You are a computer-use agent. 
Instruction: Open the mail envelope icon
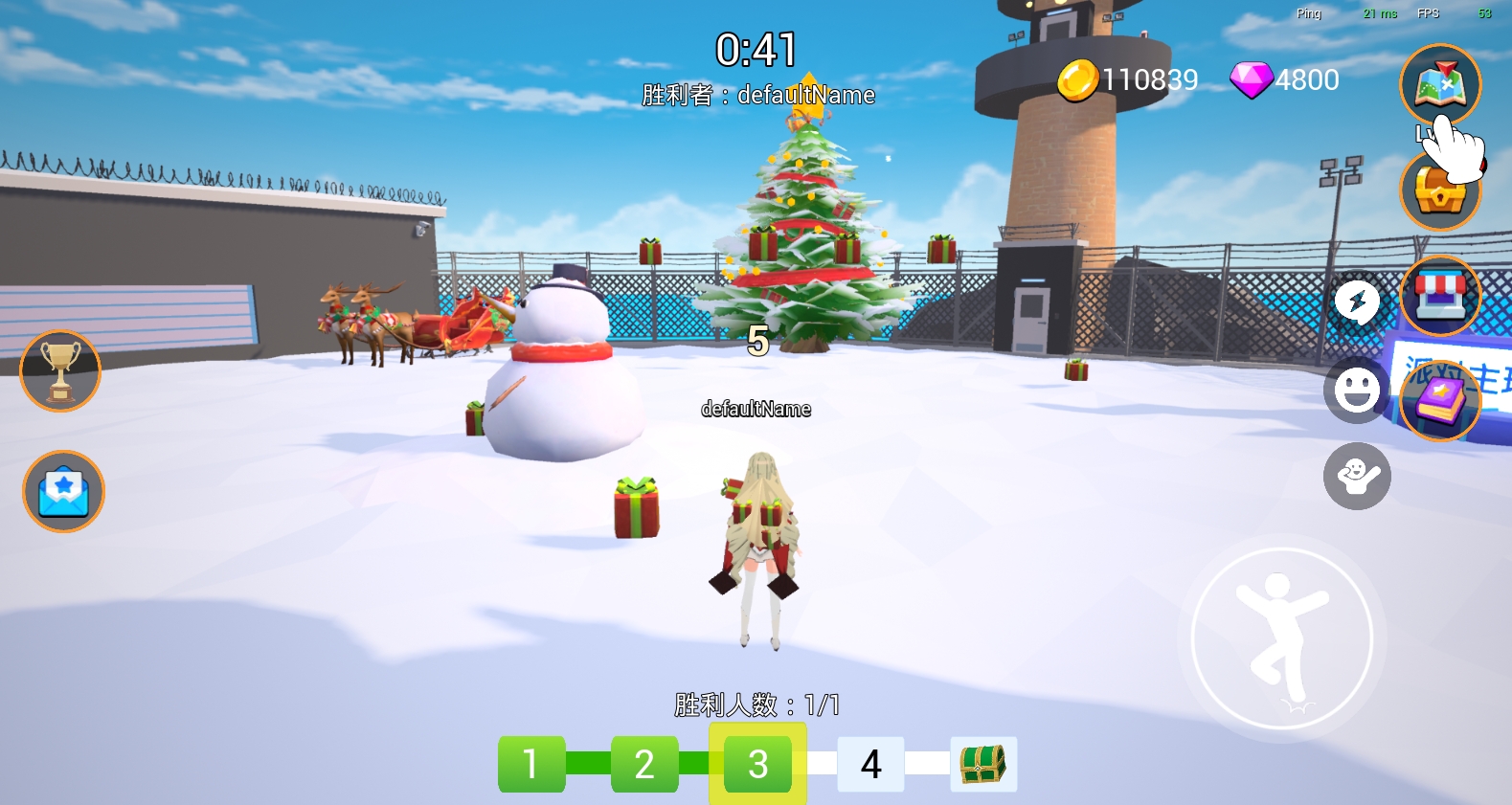[63, 491]
